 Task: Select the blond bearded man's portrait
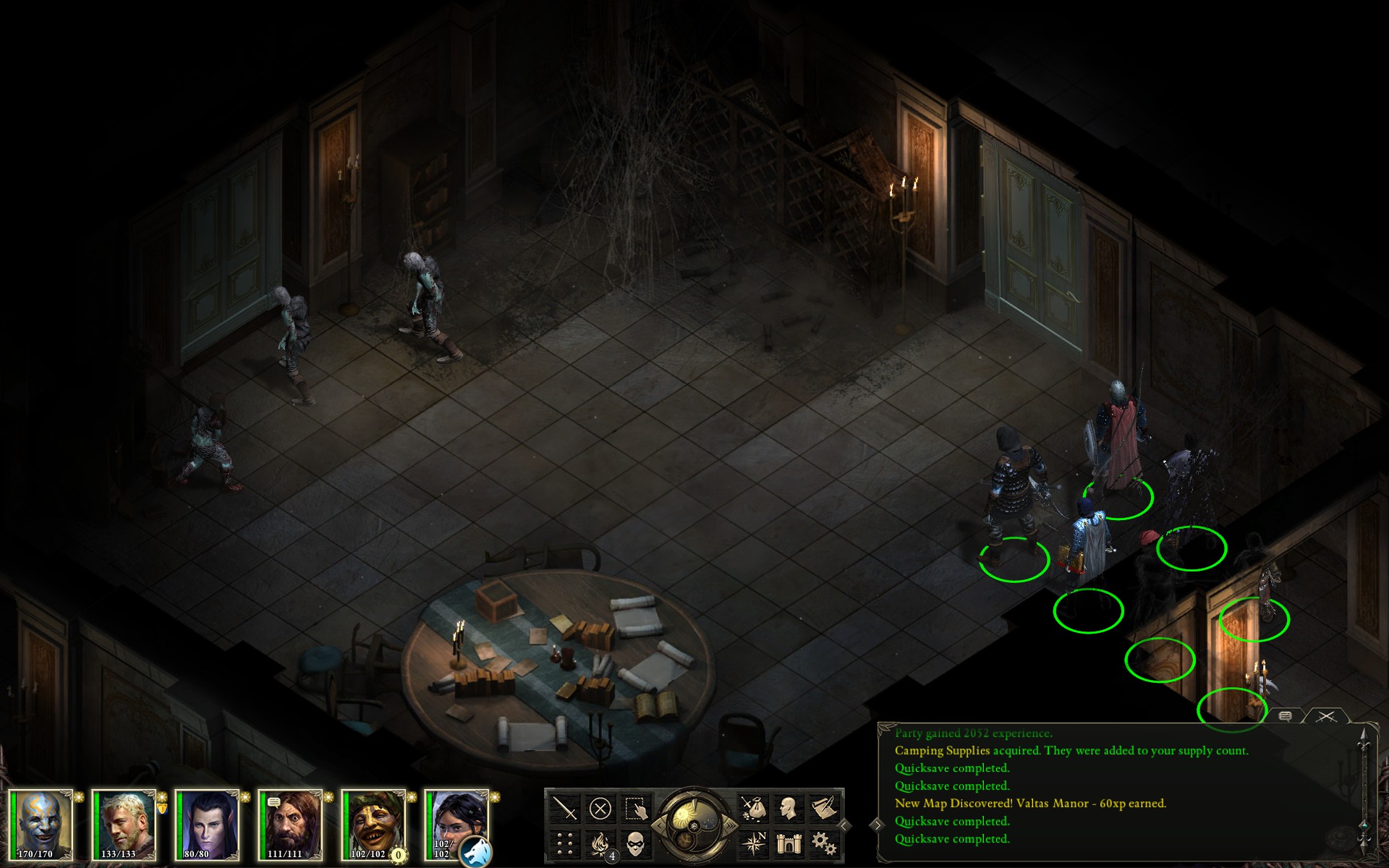(x=125, y=825)
